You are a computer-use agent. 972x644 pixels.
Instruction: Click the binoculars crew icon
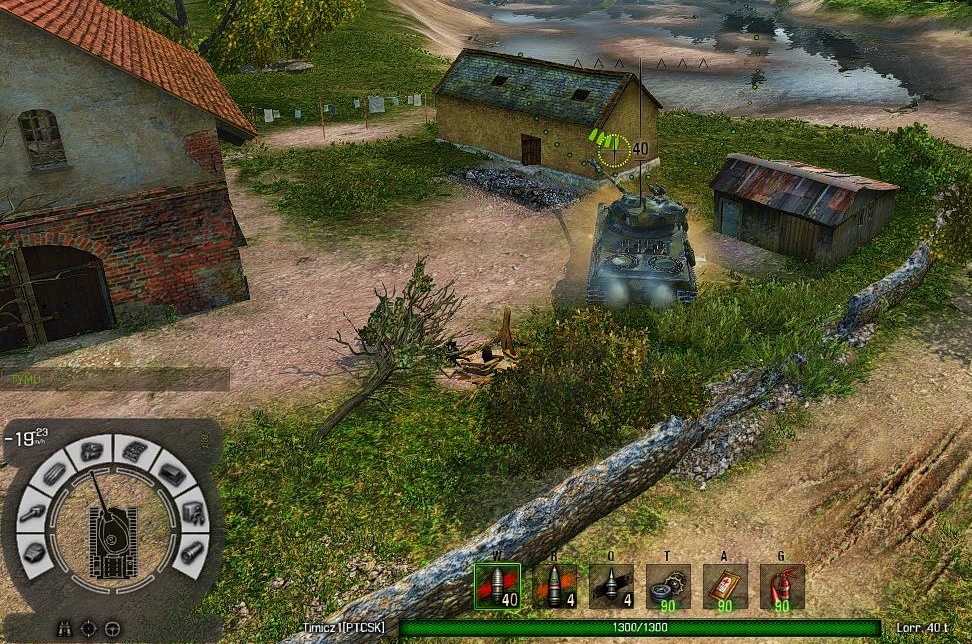62,628
